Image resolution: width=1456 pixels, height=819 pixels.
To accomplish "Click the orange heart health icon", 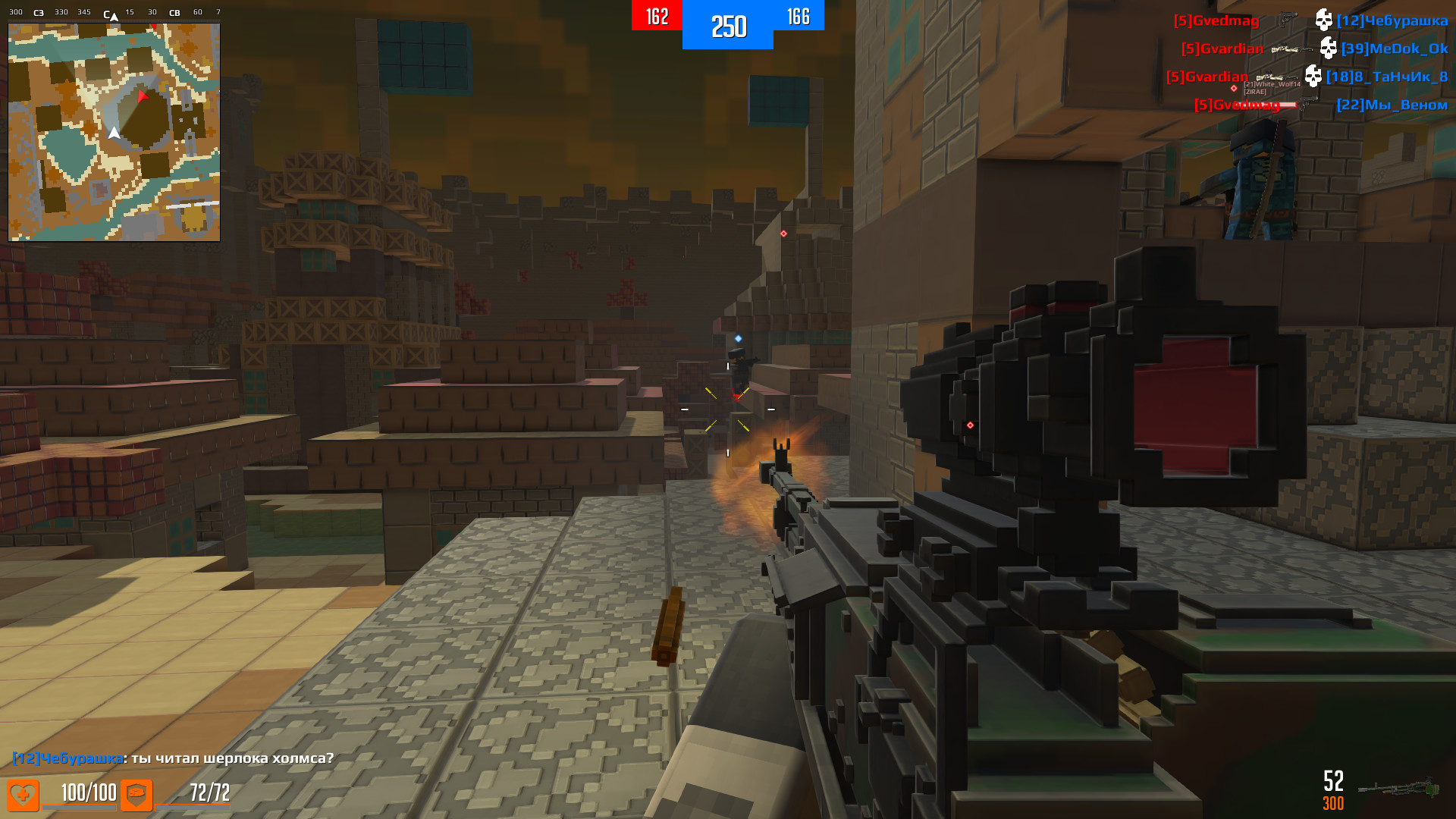I will 23,795.
